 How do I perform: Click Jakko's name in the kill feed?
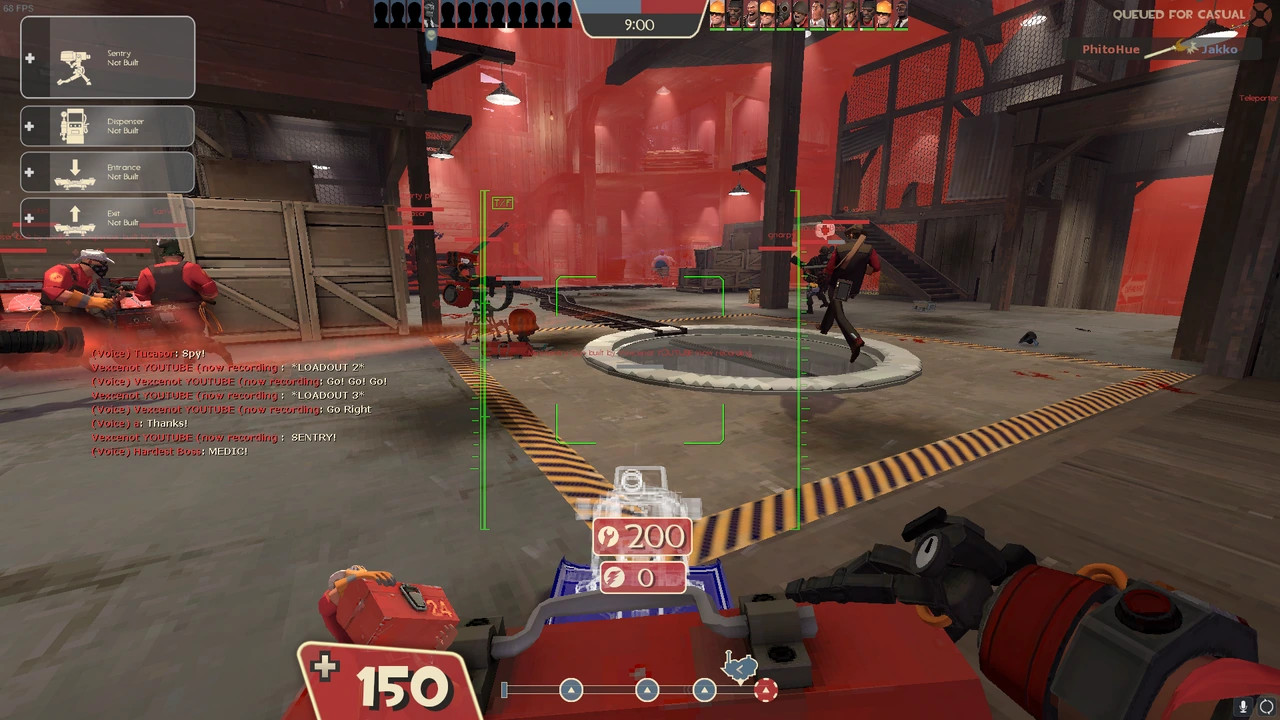(1218, 48)
